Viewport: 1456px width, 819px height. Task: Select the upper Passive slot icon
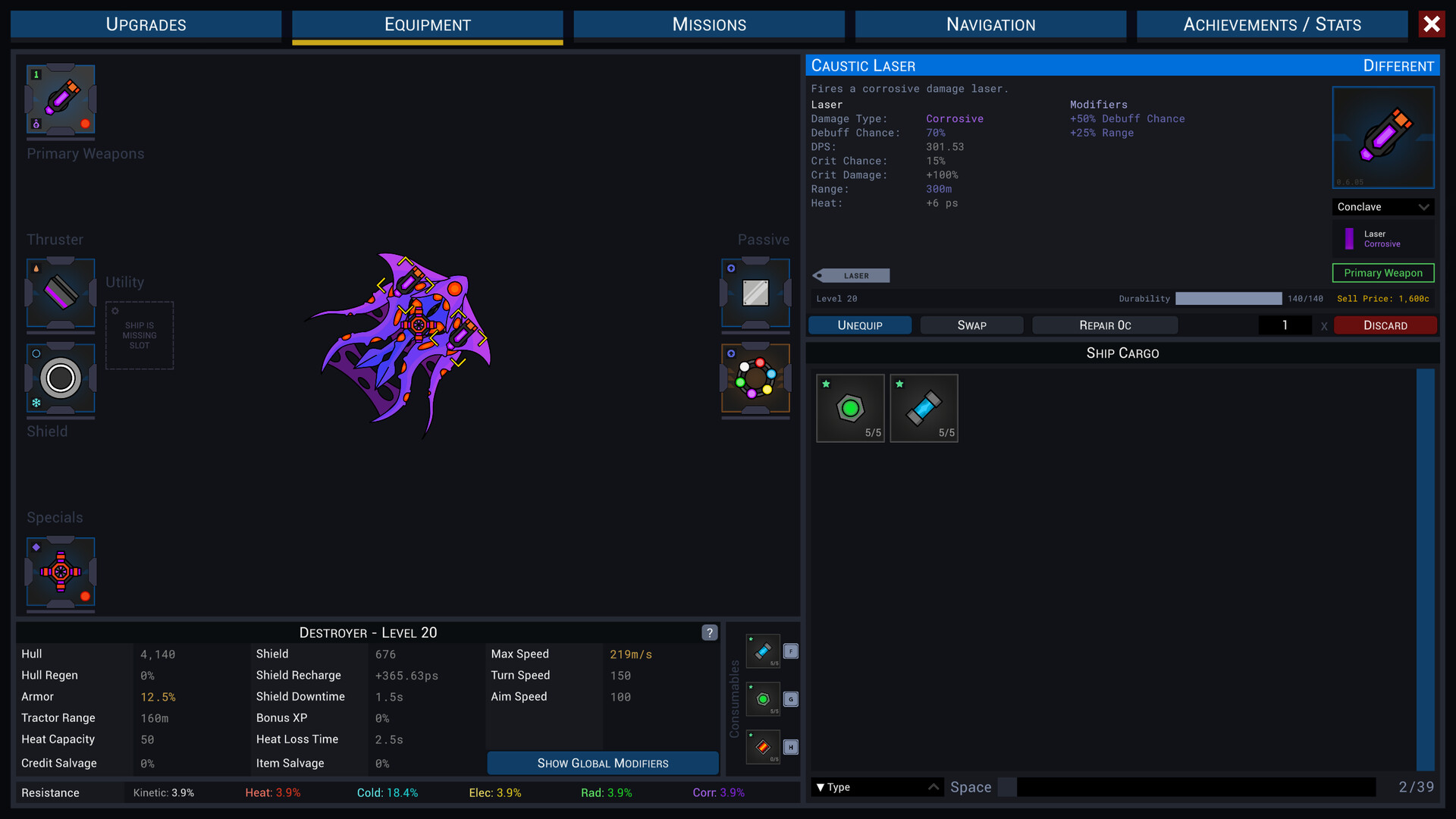point(755,294)
